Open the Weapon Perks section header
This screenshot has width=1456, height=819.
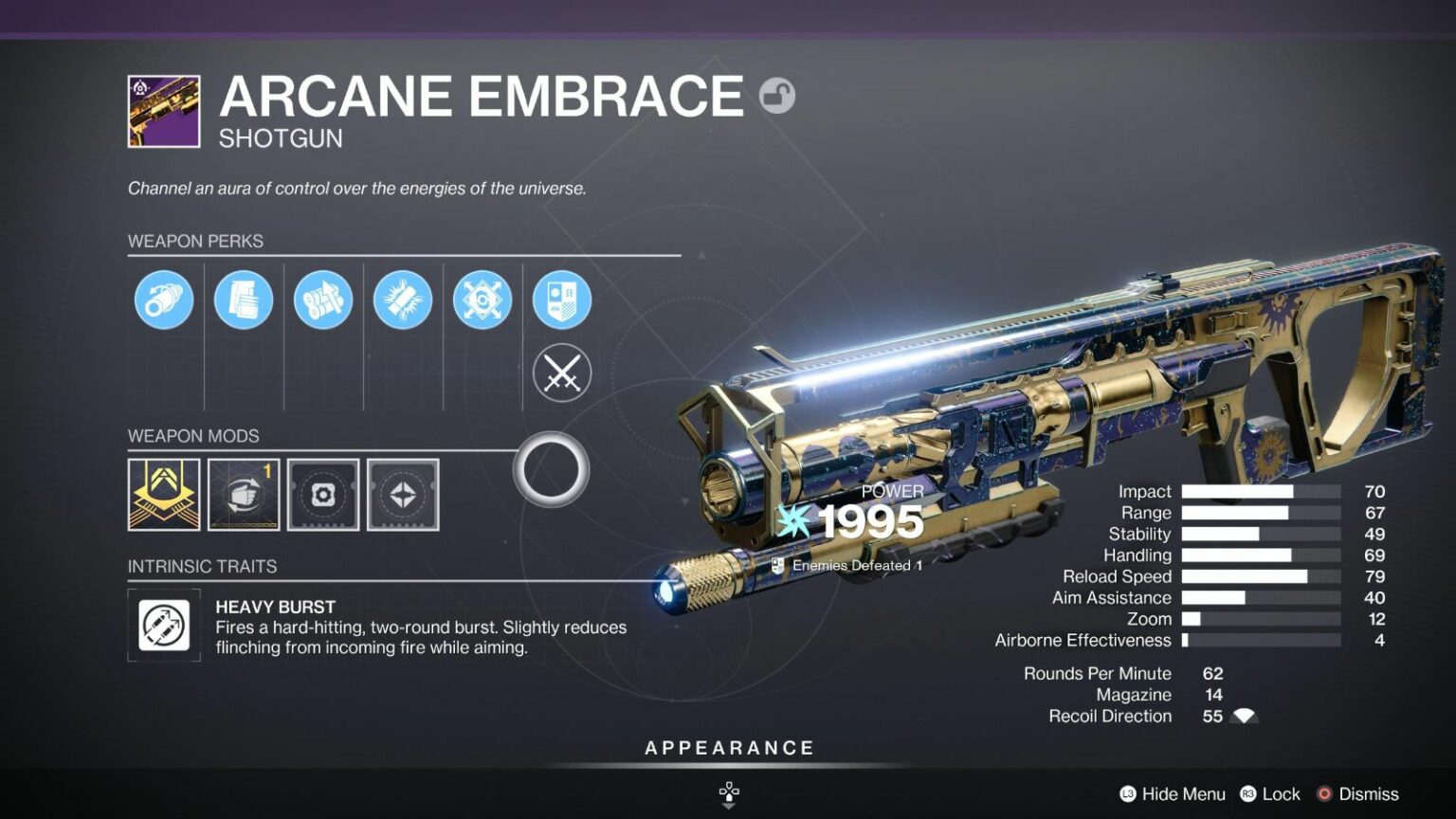point(194,241)
